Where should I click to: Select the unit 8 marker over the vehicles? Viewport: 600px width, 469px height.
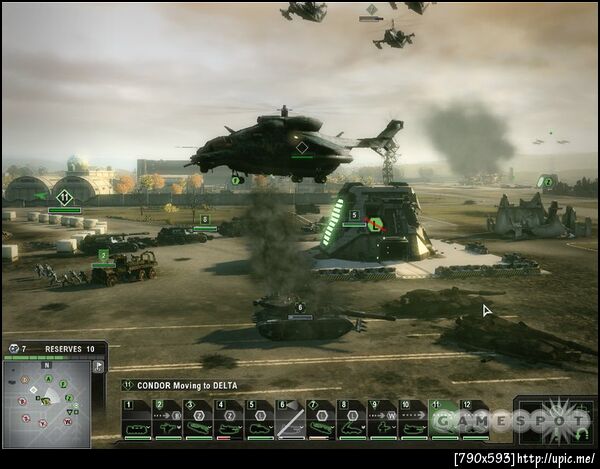(x=205, y=219)
